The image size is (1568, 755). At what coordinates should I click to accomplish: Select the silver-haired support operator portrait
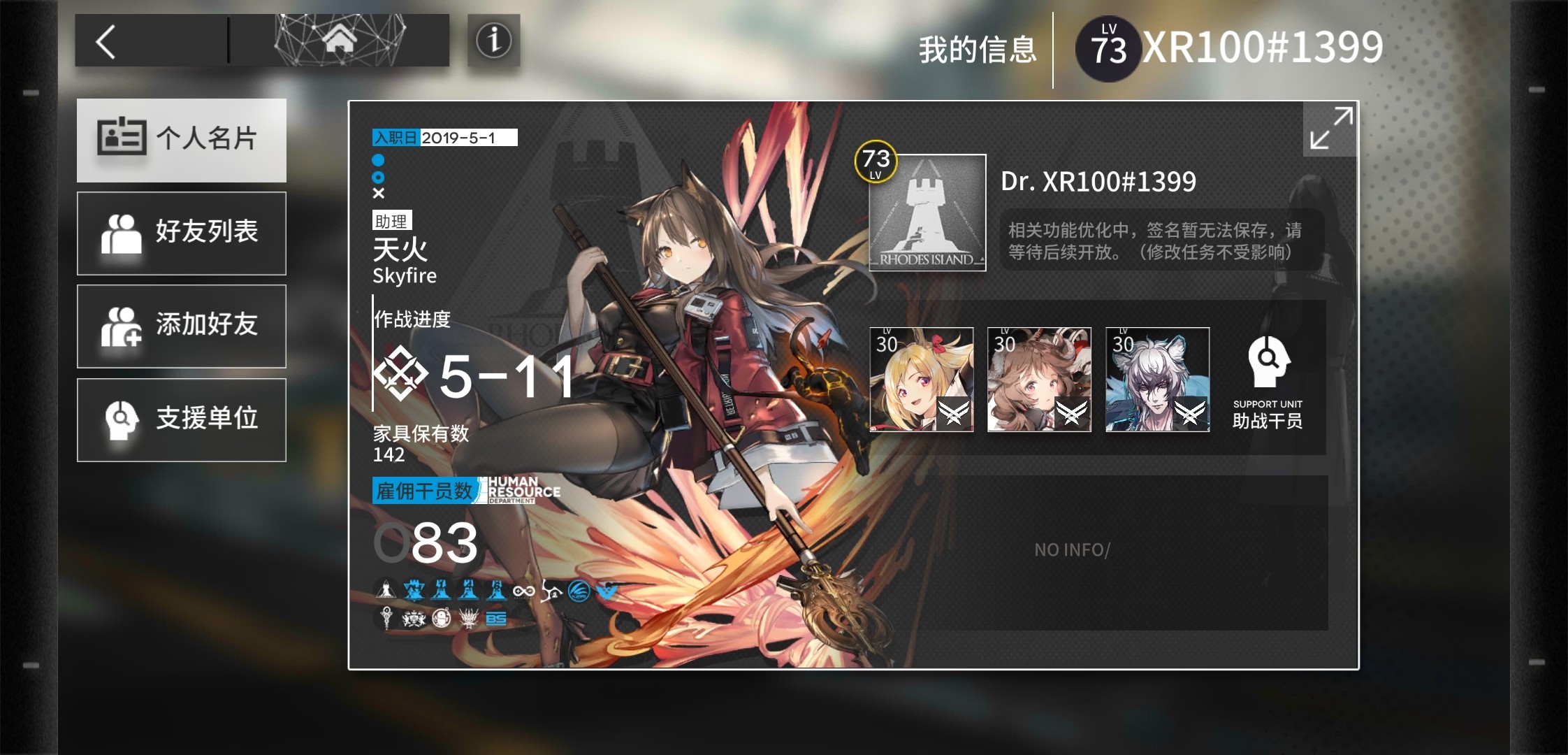point(1157,380)
